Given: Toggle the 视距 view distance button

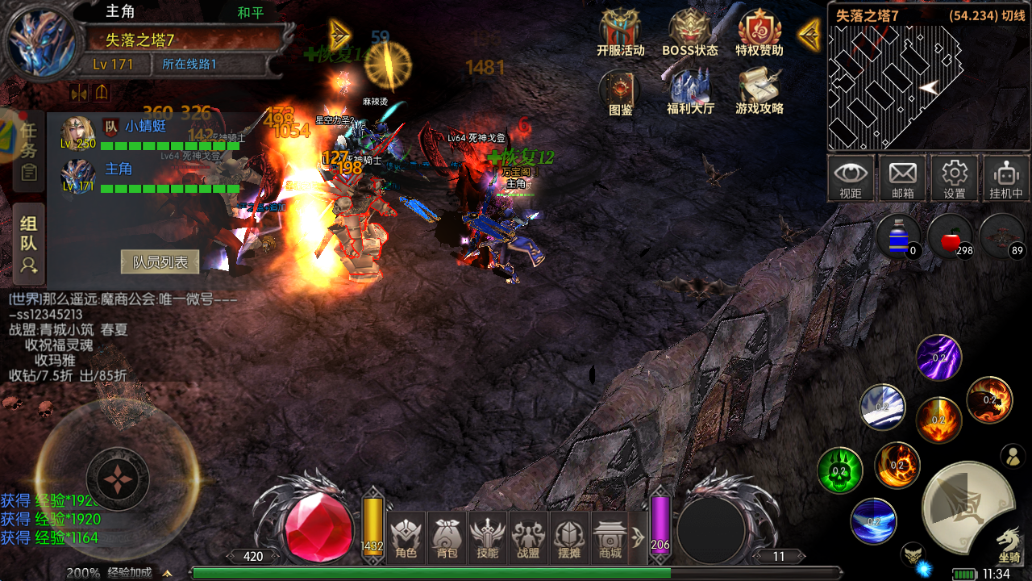Looking at the screenshot, I should 851,177.
